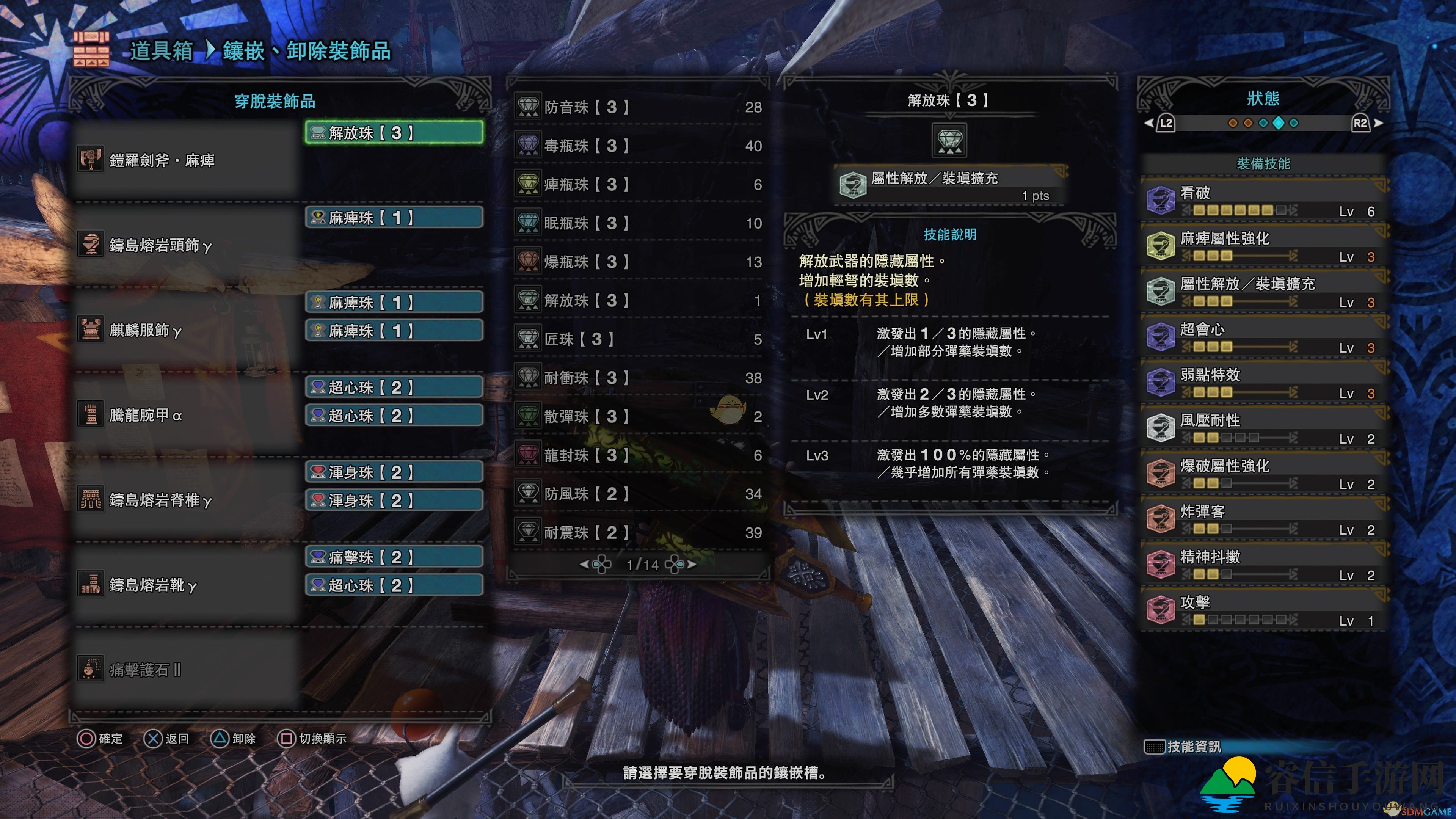Choose the 龍封珠【3】 decoration
The width and height of the screenshot is (1456, 819).
click(x=639, y=455)
